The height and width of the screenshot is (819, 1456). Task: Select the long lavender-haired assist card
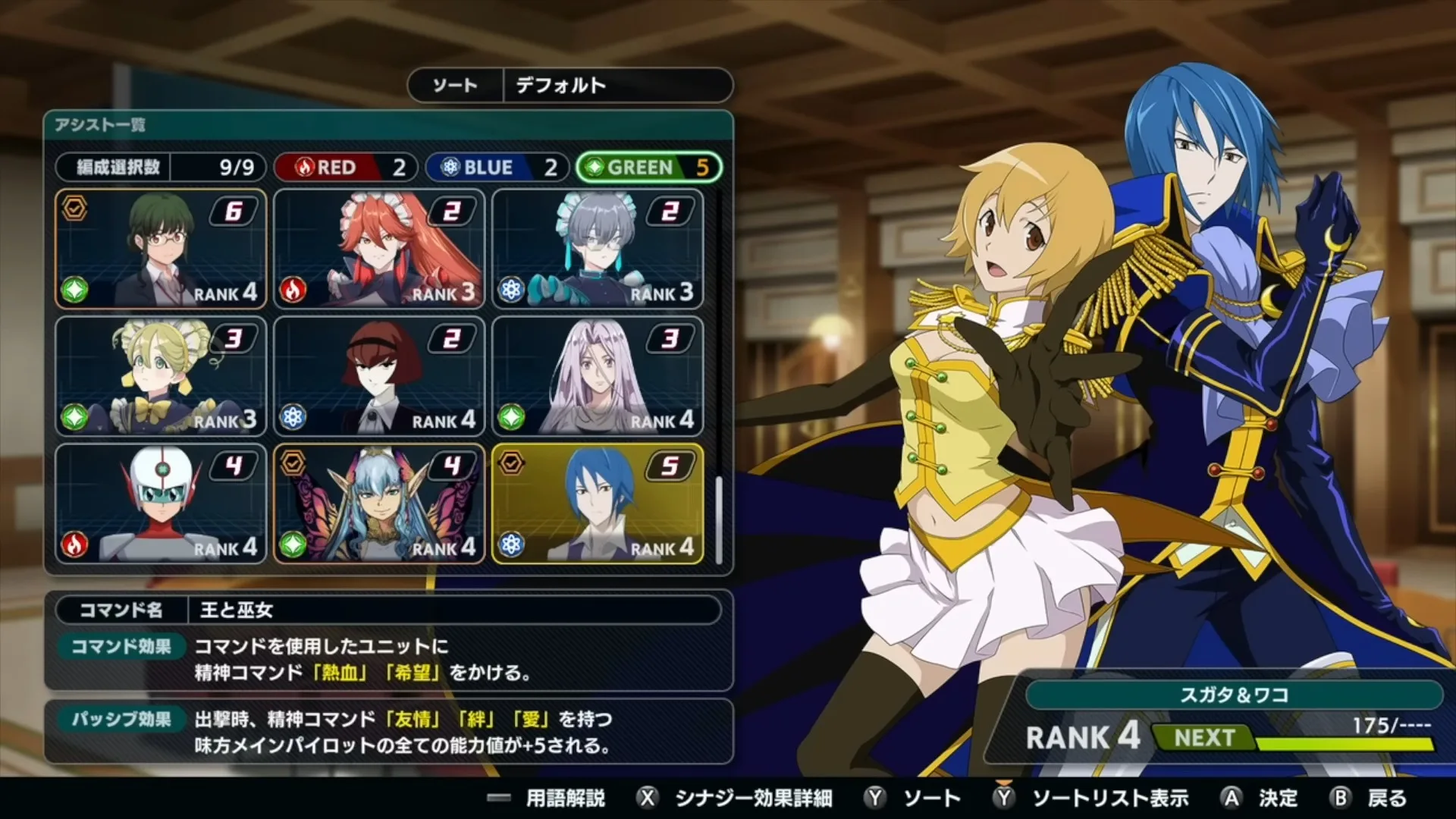(x=598, y=377)
